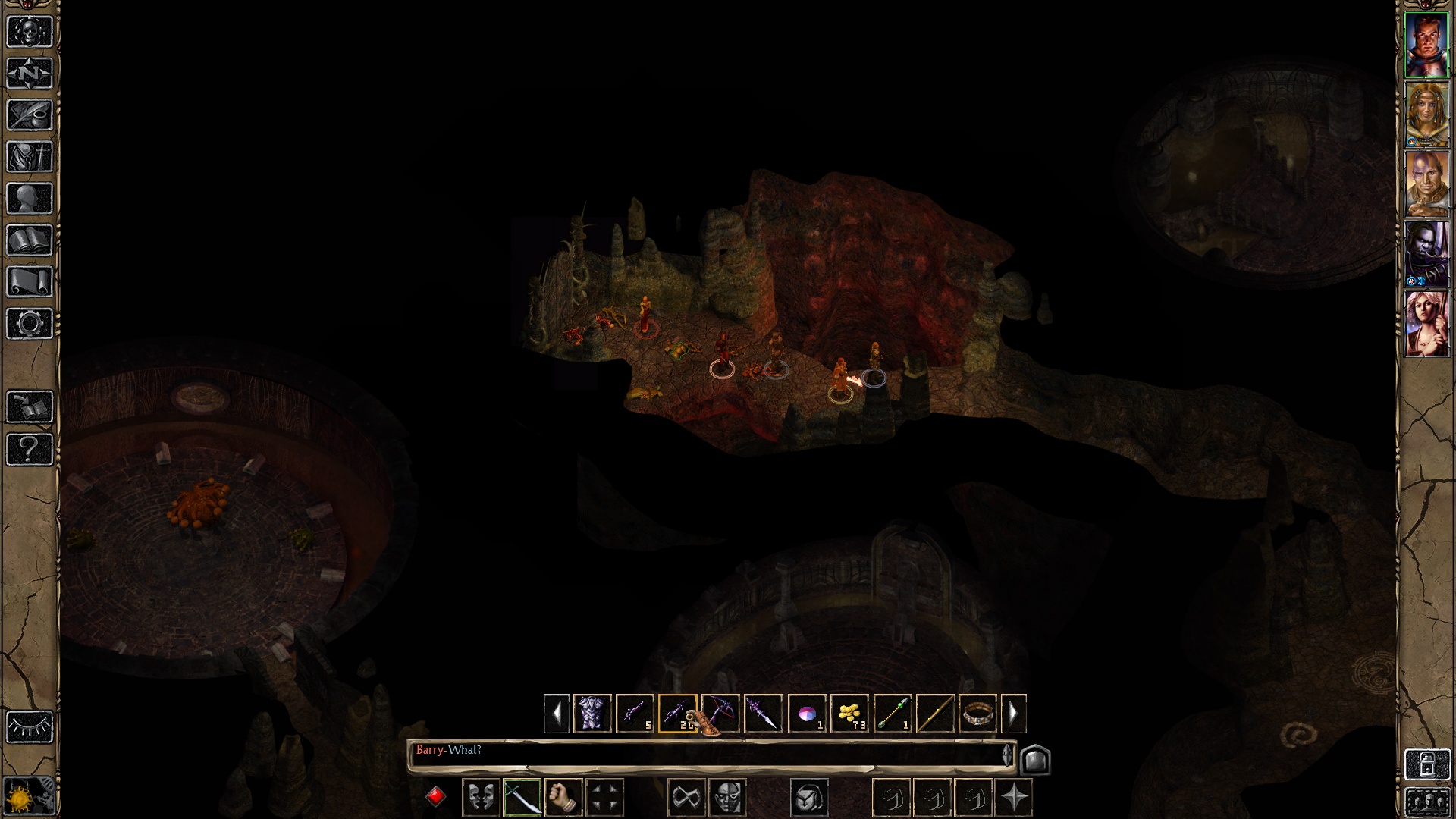
Task: Open the area map with the compass button
Action: (x=30, y=74)
